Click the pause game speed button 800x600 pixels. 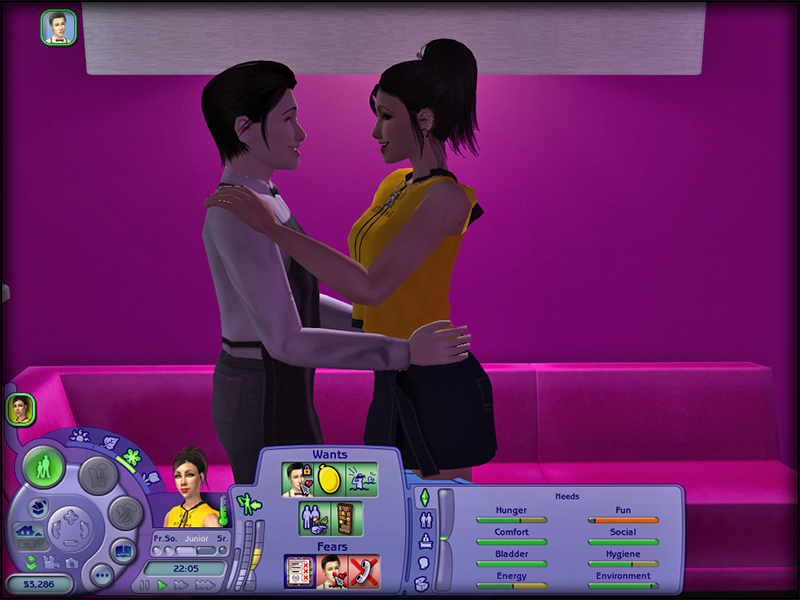point(144,585)
